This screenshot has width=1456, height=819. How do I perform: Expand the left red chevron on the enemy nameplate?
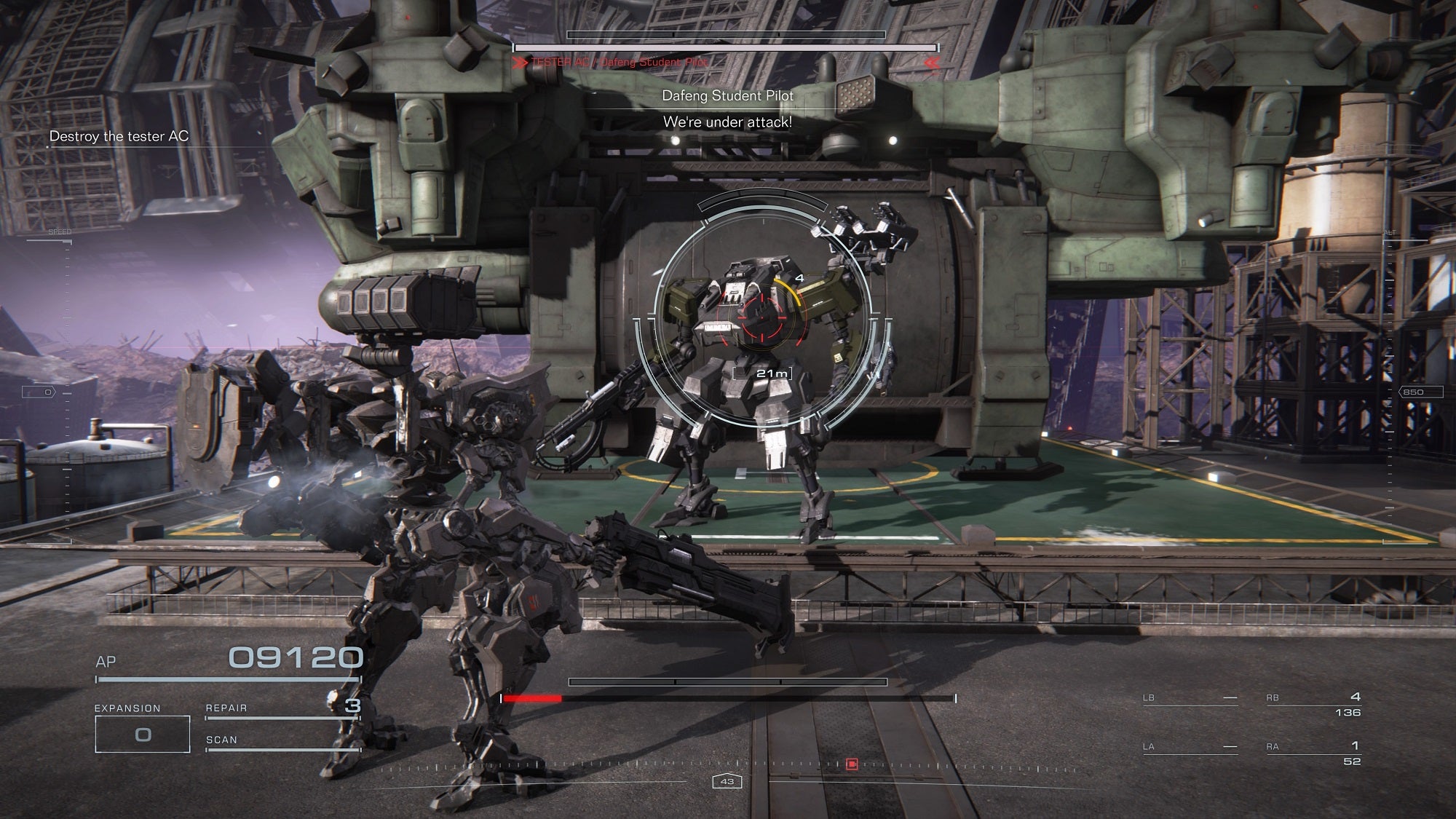pos(518,63)
